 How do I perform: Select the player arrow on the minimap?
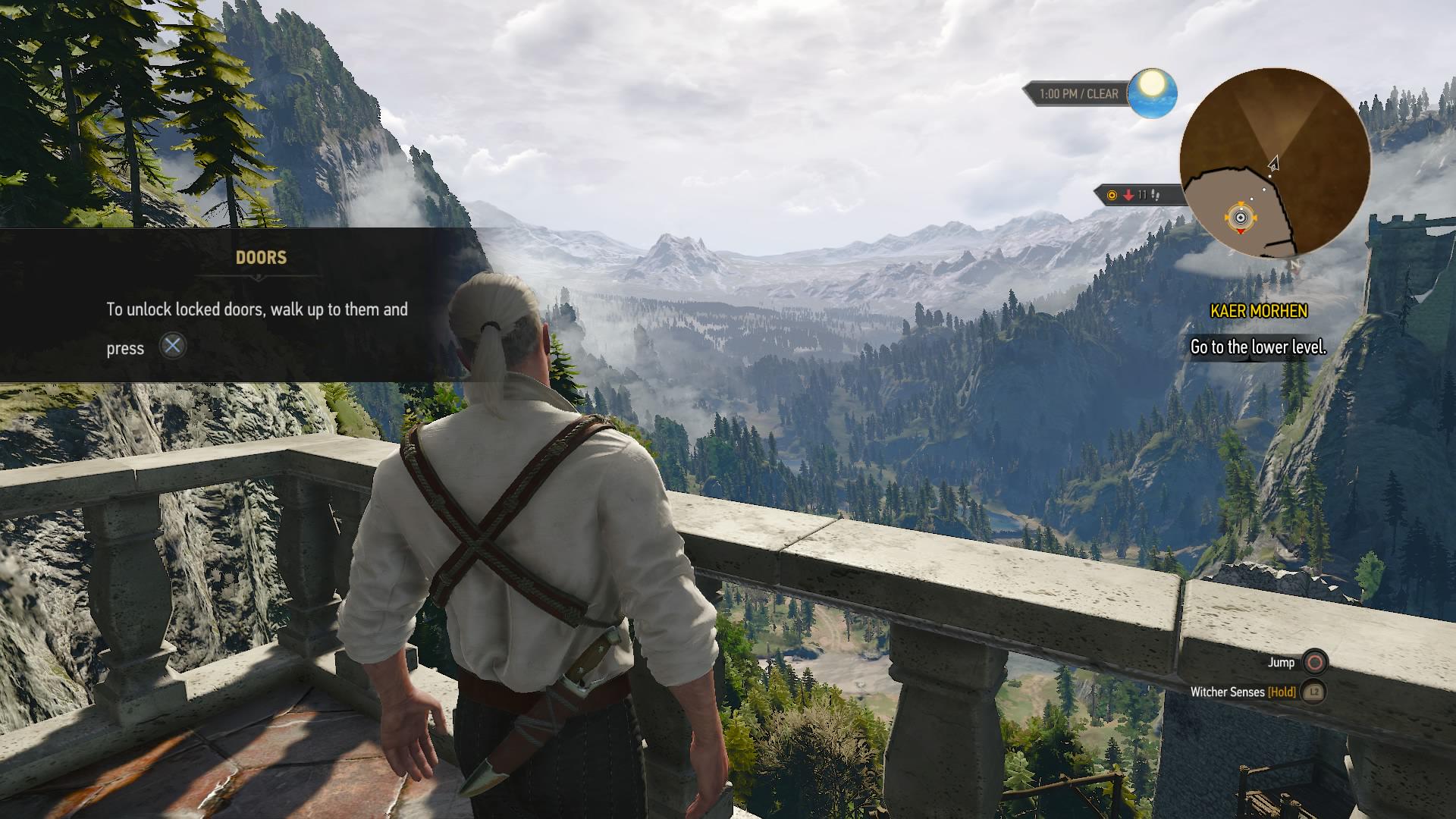[1274, 163]
